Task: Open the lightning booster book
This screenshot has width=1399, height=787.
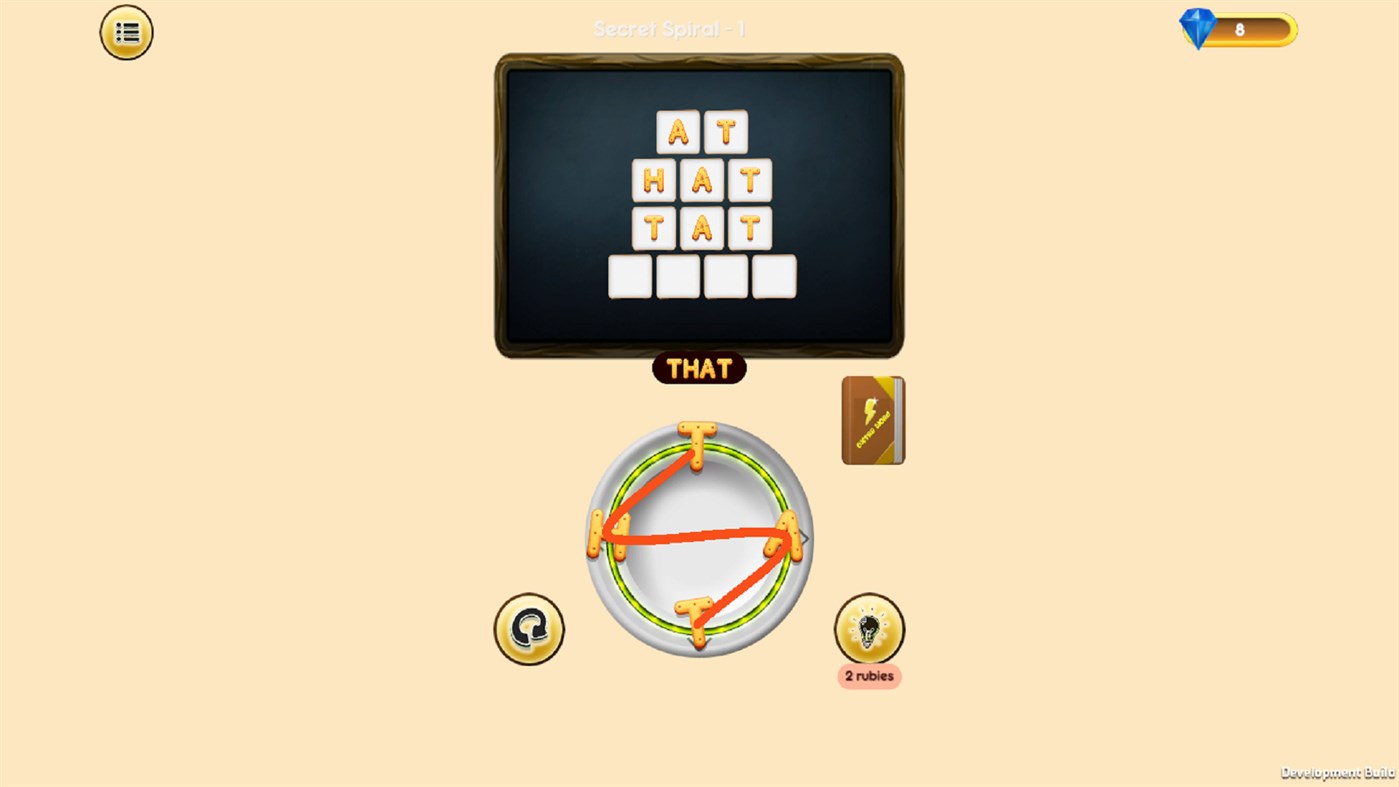Action: 872,419
